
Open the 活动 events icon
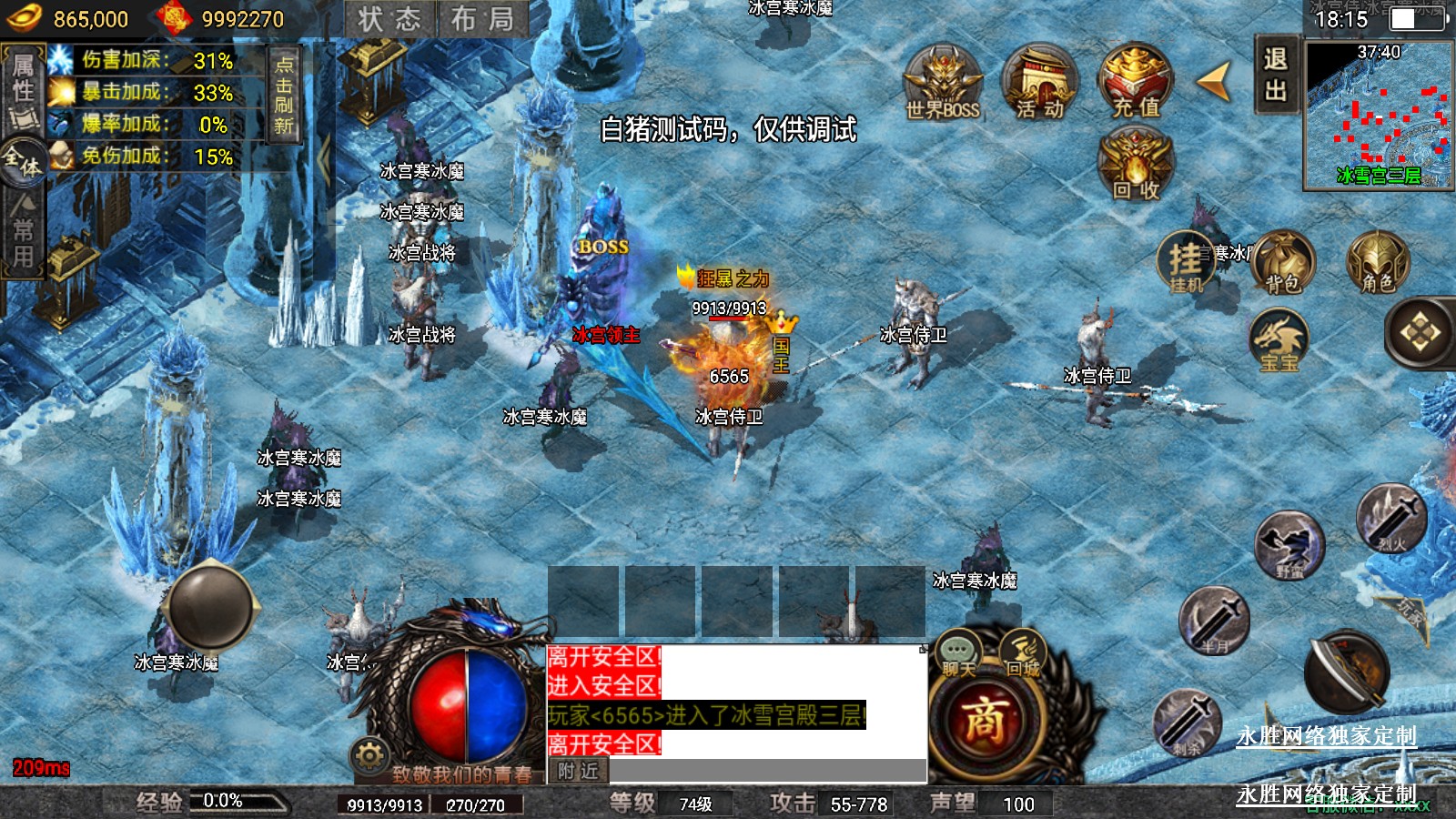pyautogui.click(x=1040, y=84)
